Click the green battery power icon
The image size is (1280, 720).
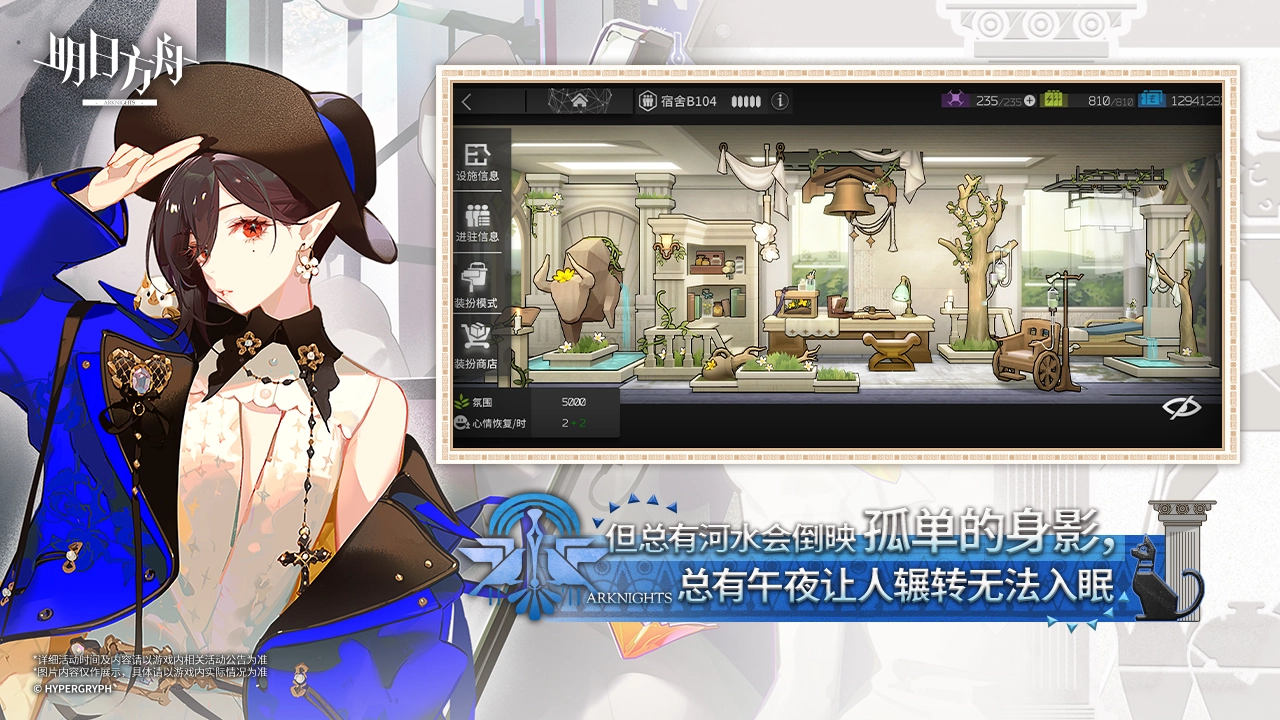(x=1051, y=101)
